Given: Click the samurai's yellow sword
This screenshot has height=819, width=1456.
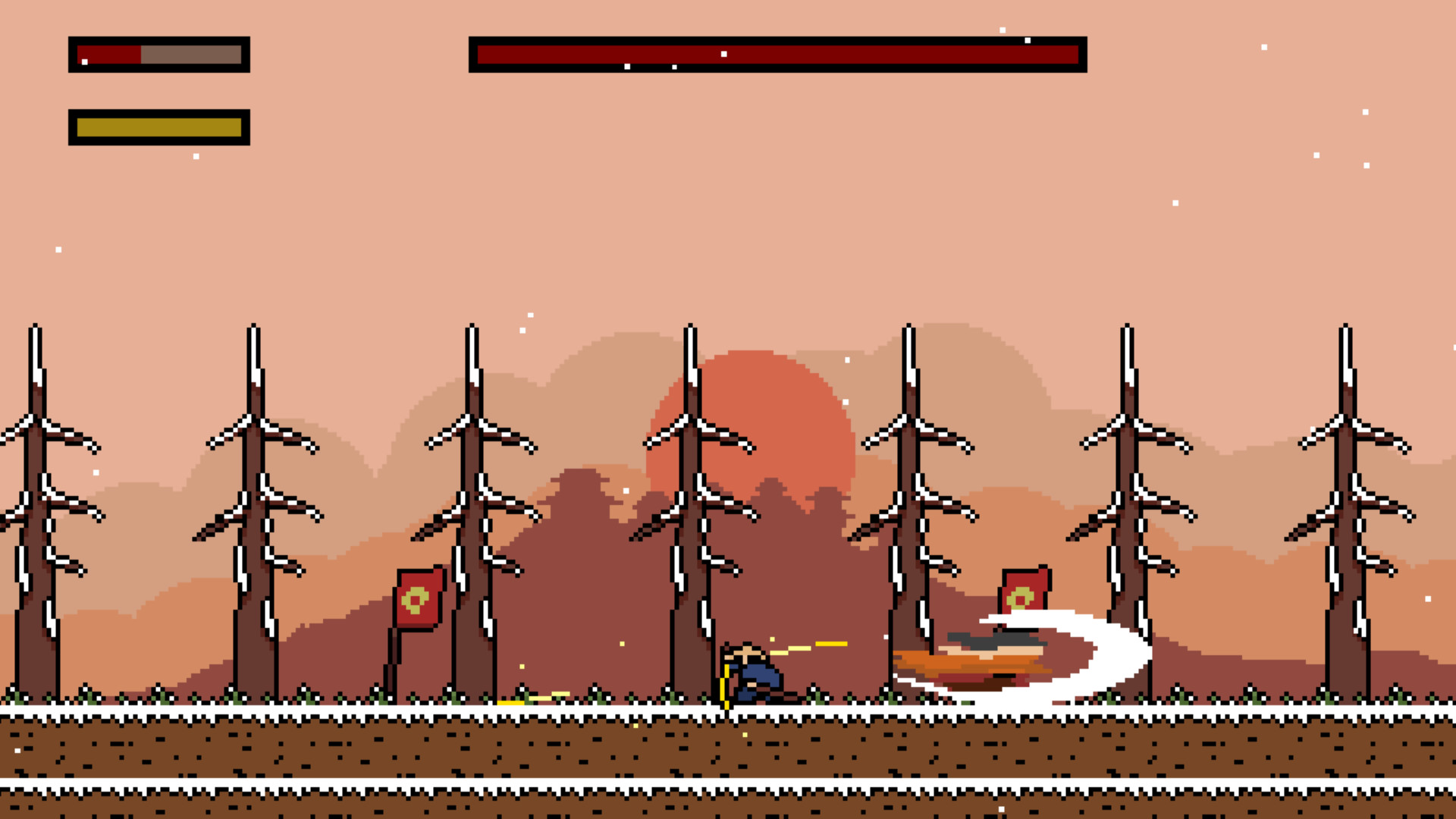Looking at the screenshot, I should tap(726, 682).
